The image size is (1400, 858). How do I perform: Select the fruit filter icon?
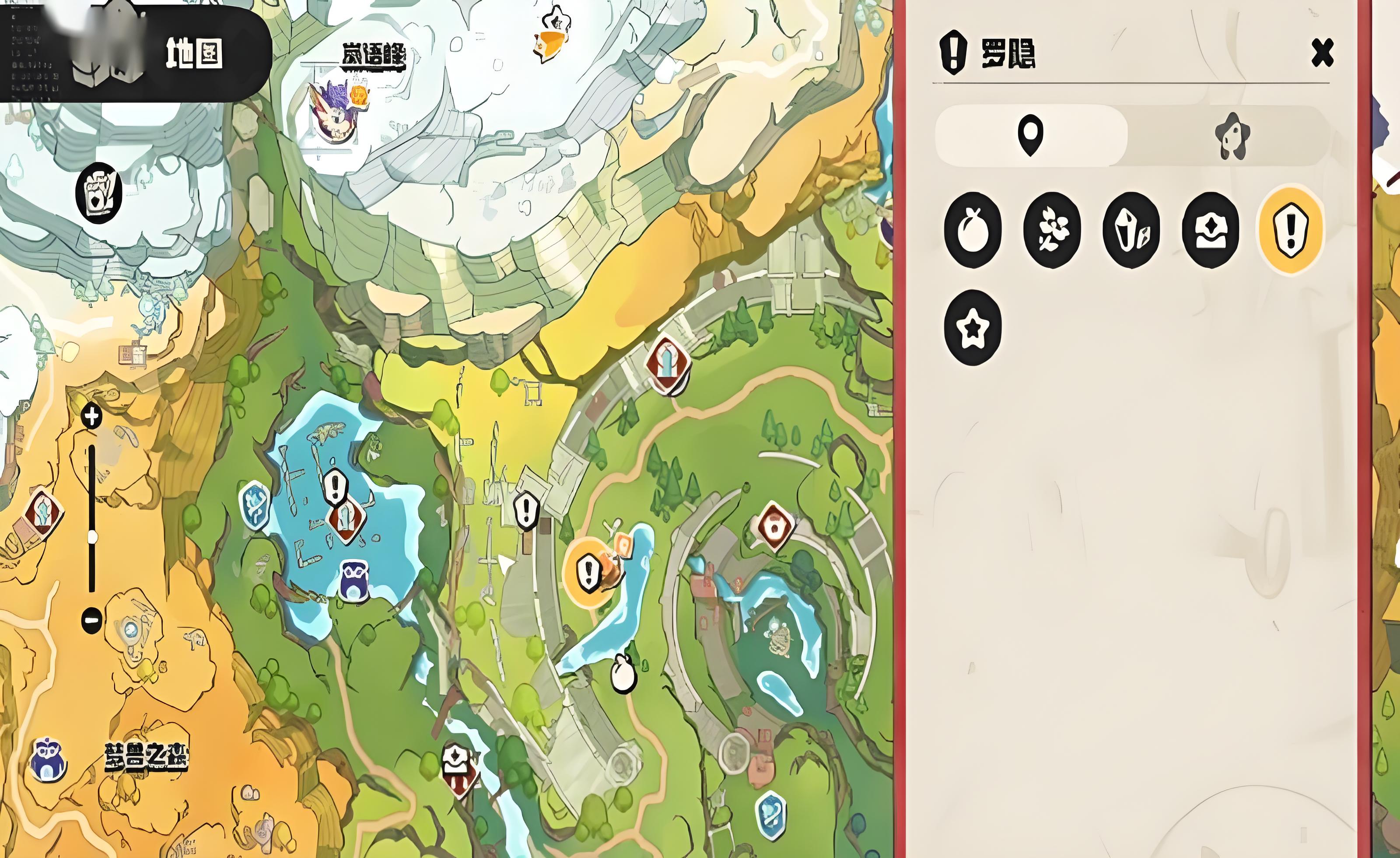(972, 230)
